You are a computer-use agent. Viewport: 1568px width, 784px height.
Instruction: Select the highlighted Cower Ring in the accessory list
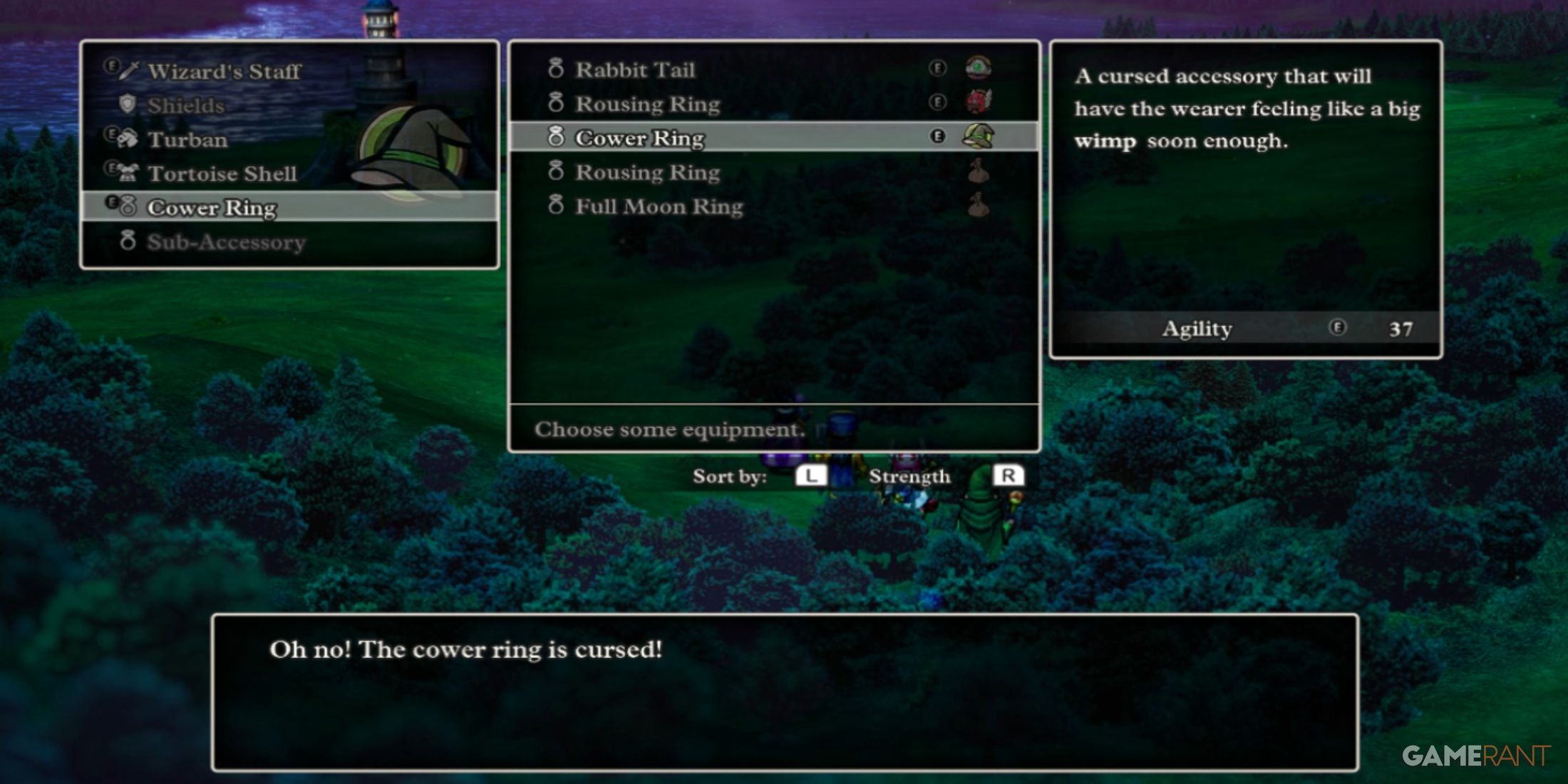(x=639, y=138)
